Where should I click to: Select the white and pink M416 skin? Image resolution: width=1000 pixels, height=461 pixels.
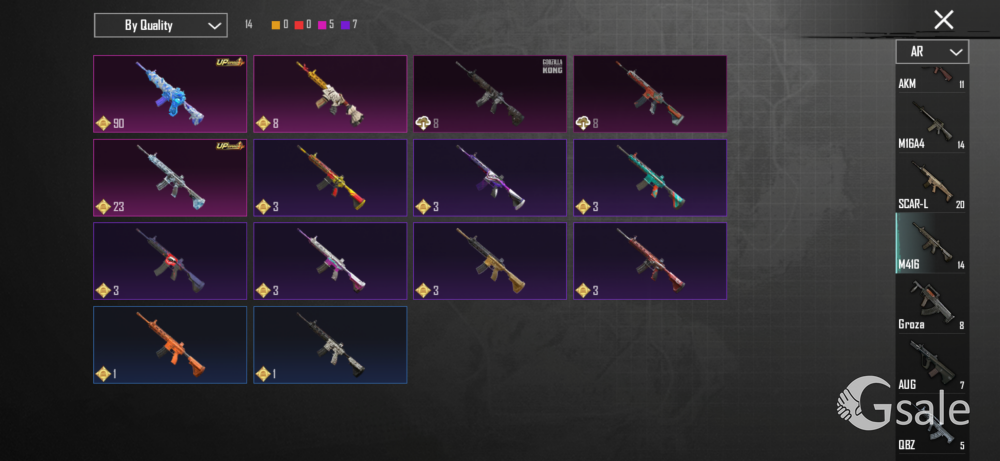click(330, 261)
